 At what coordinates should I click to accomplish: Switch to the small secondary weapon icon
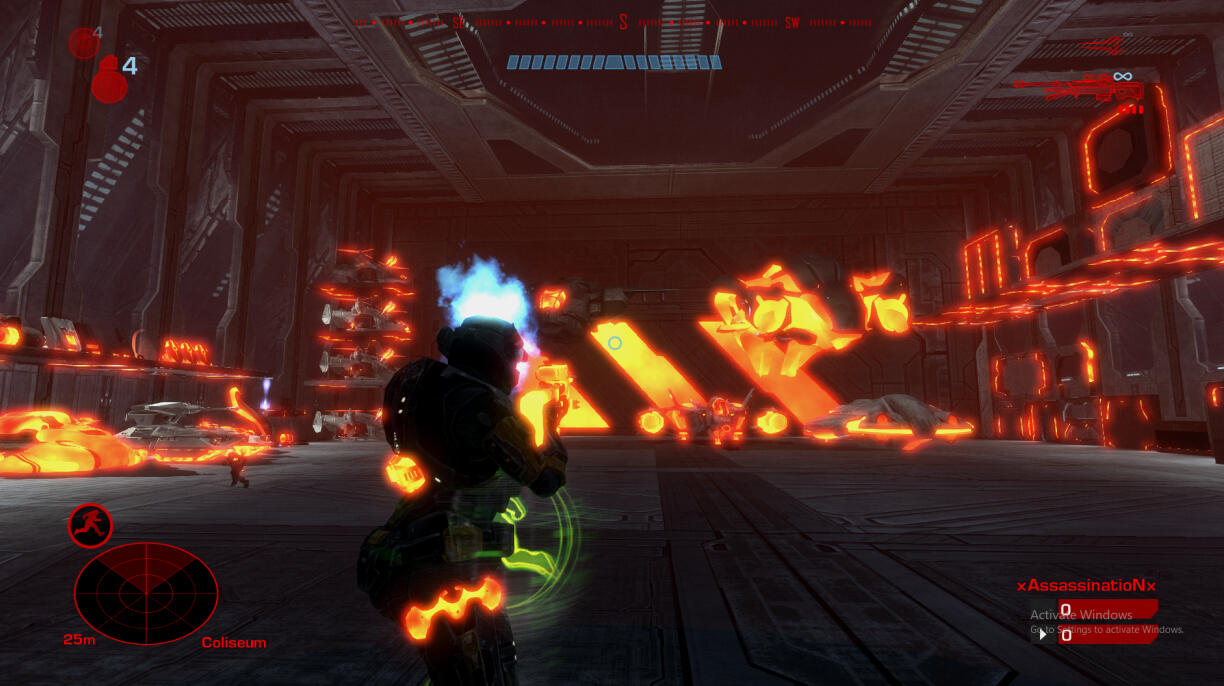(x=1106, y=43)
